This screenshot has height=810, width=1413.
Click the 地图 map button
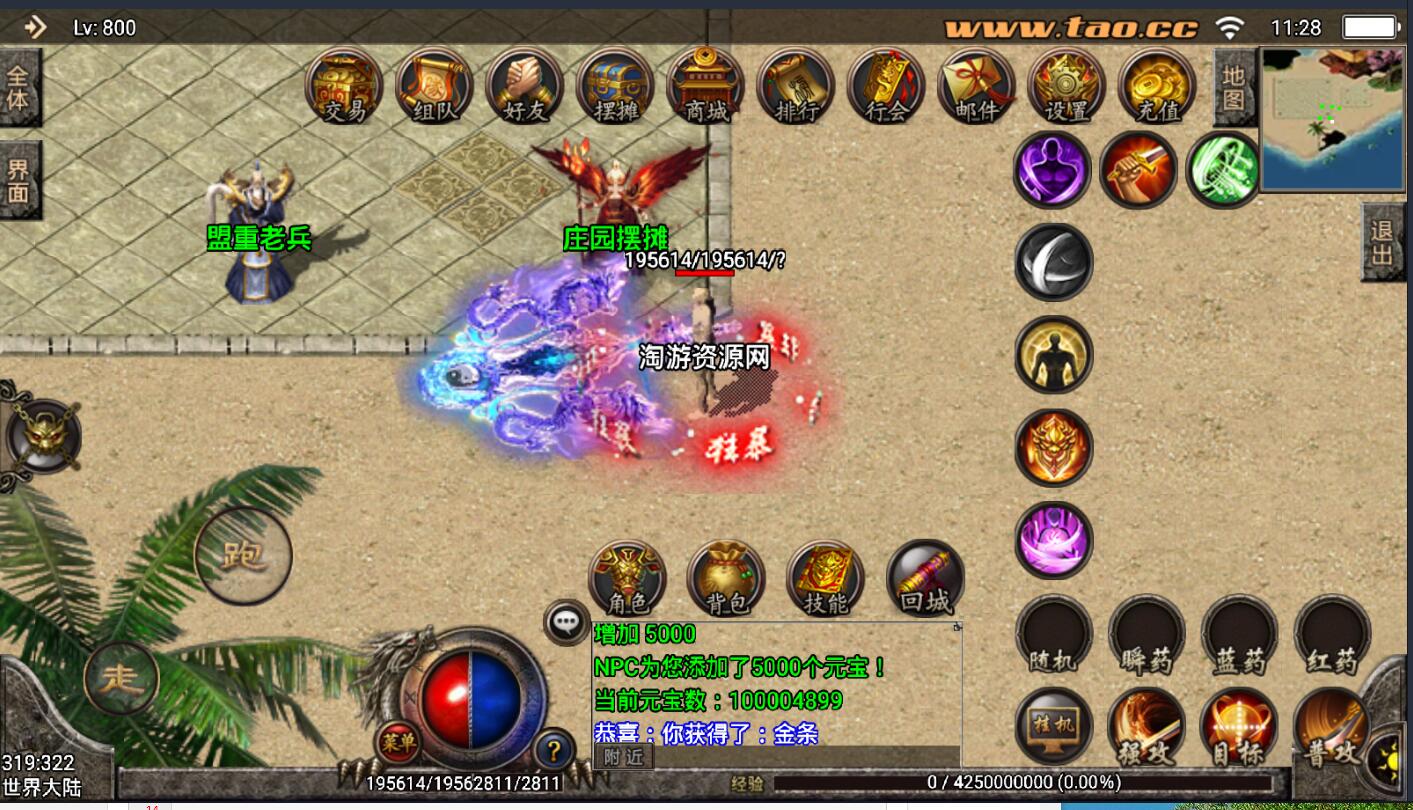[x=1234, y=87]
